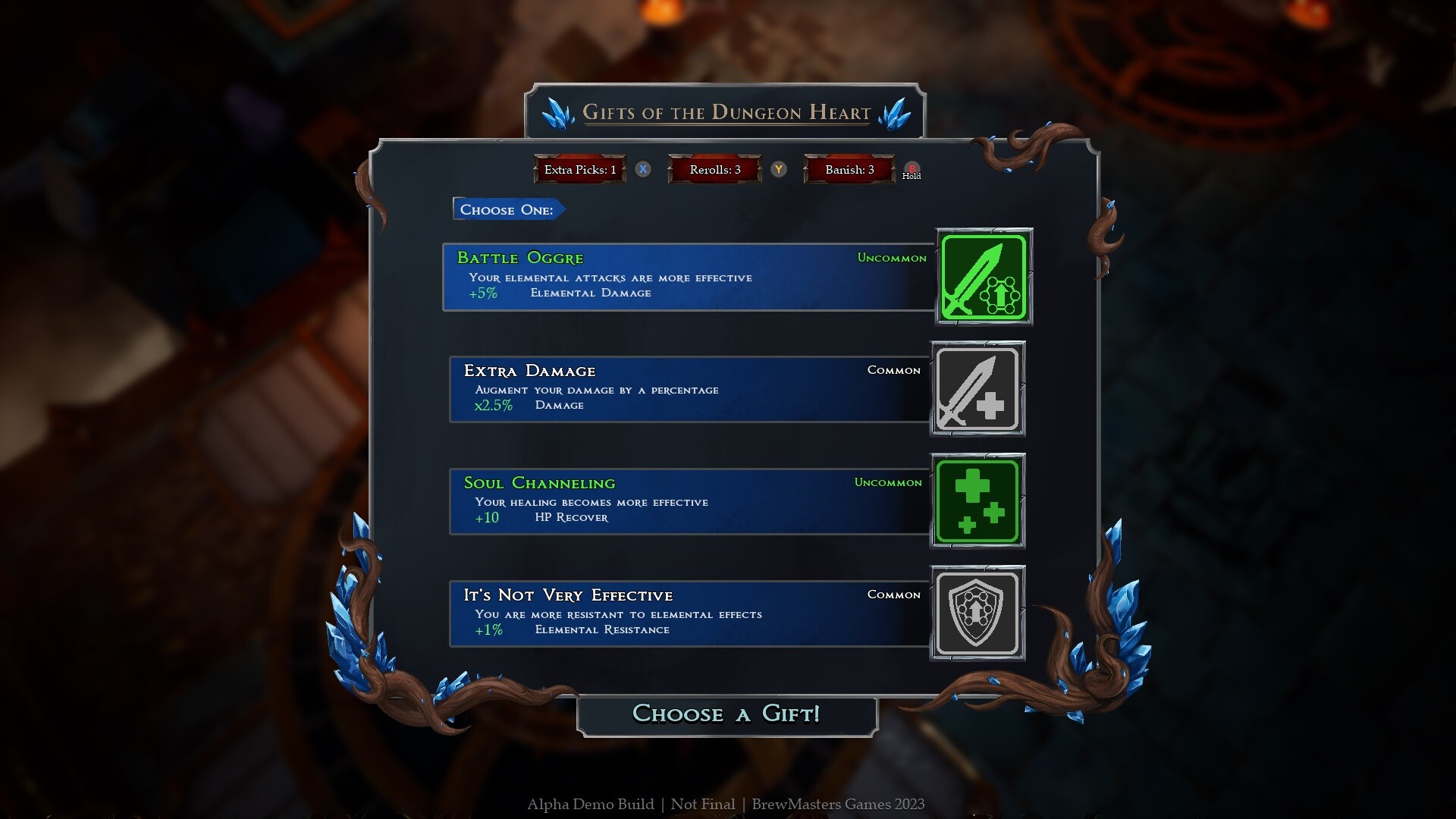
Task: Click the Extra Damage sword-plus icon
Action: point(977,388)
